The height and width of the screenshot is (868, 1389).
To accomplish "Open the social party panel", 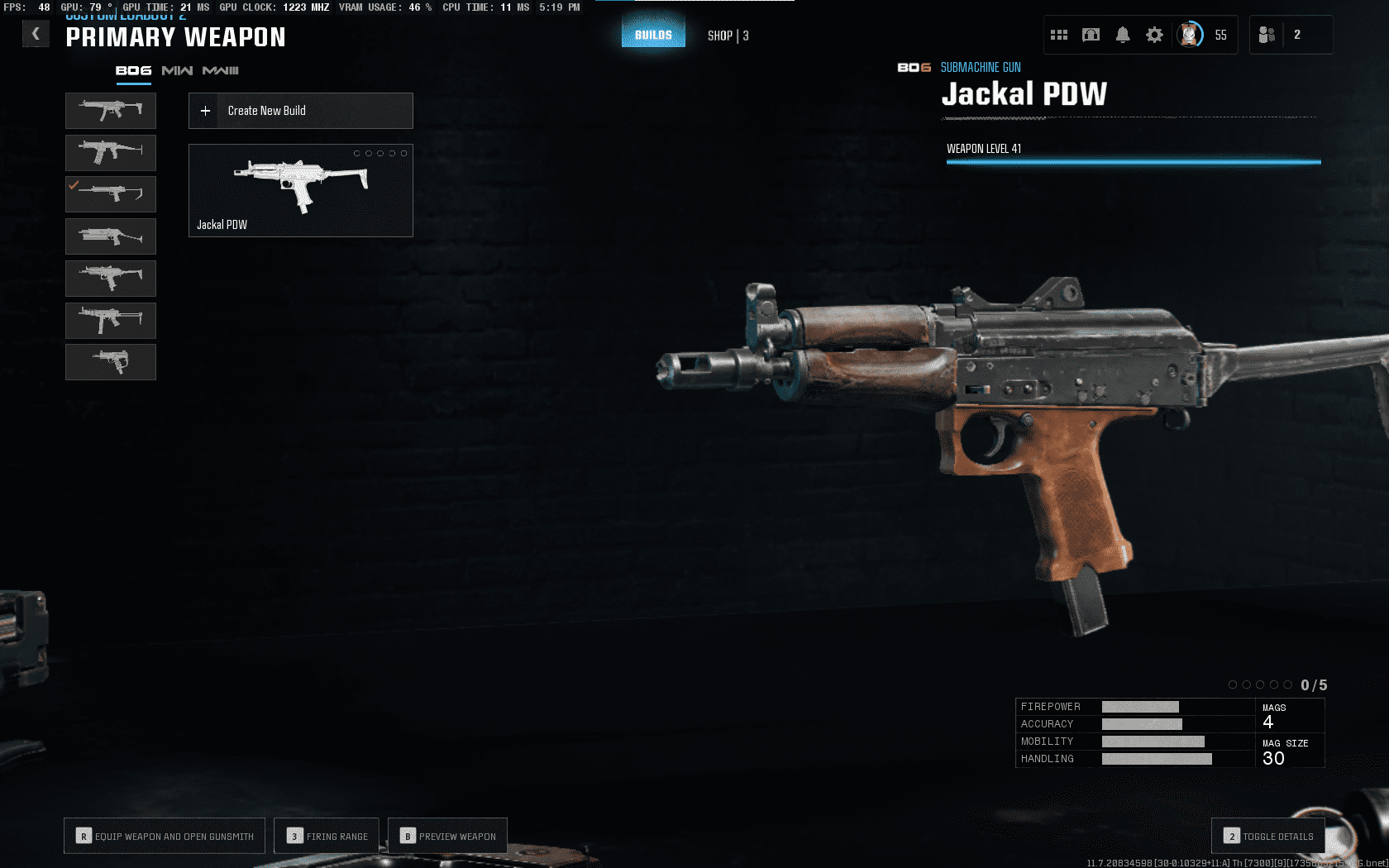I will (x=1267, y=35).
